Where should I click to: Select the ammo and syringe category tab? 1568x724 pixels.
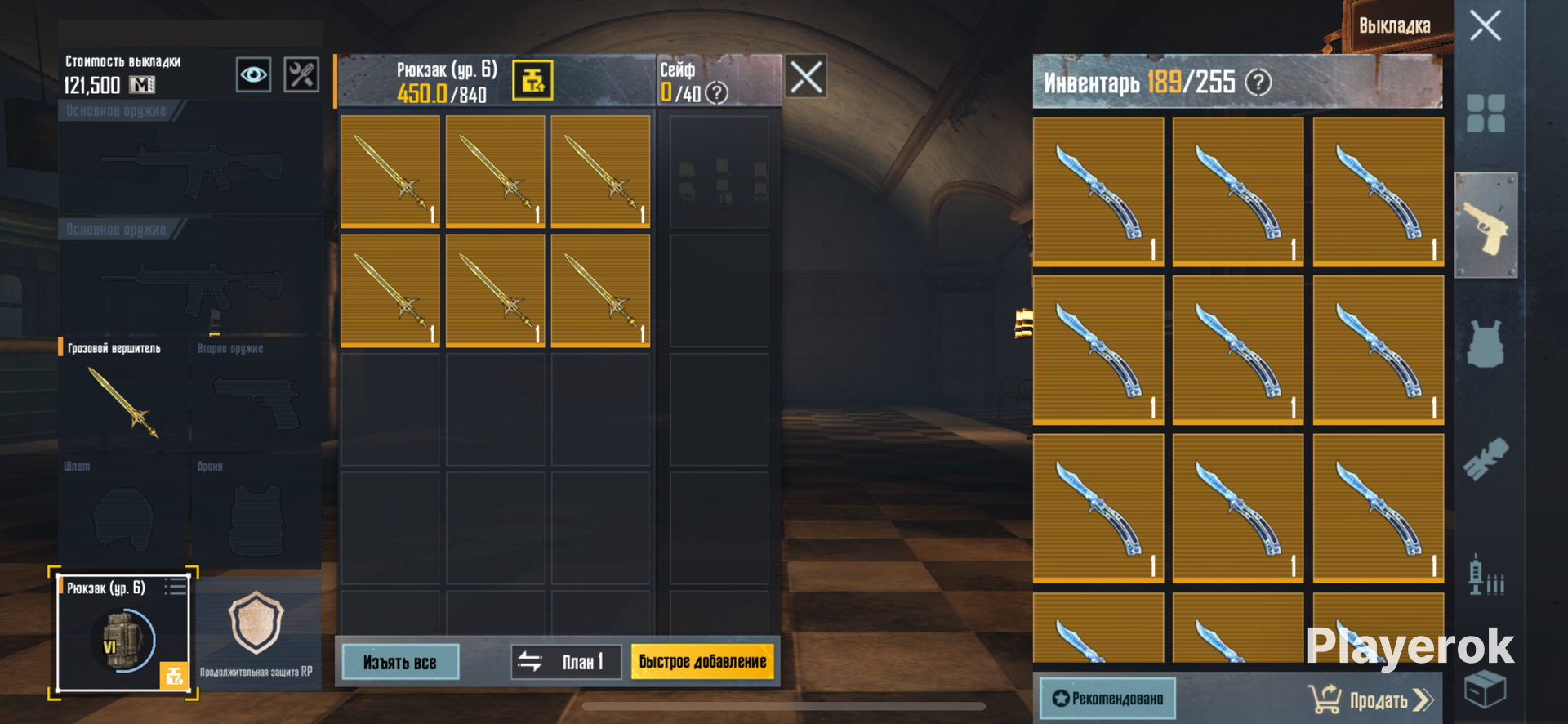click(x=1486, y=575)
